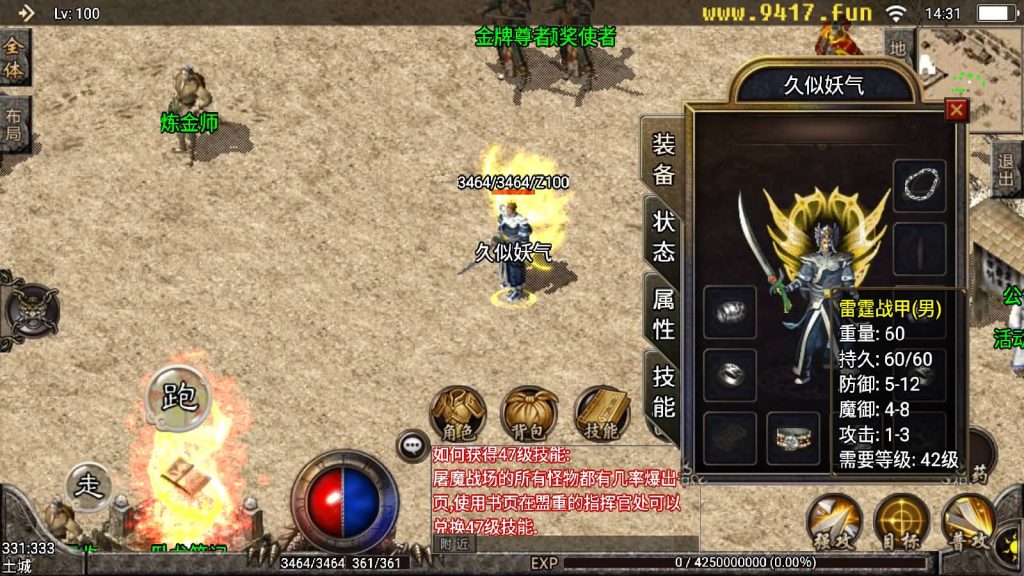Open the 角色 character button

(458, 412)
